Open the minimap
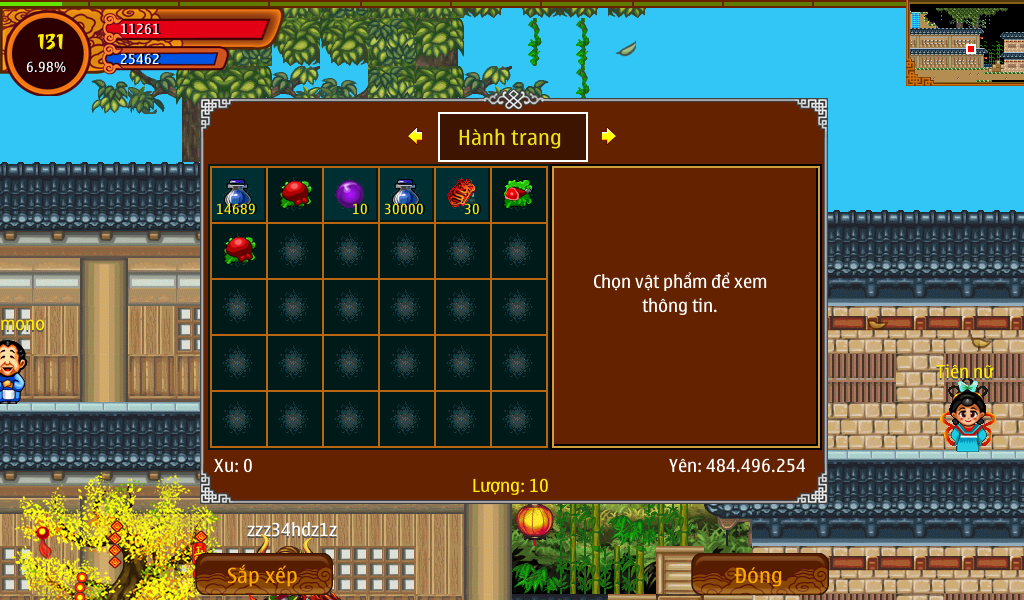 (965, 43)
